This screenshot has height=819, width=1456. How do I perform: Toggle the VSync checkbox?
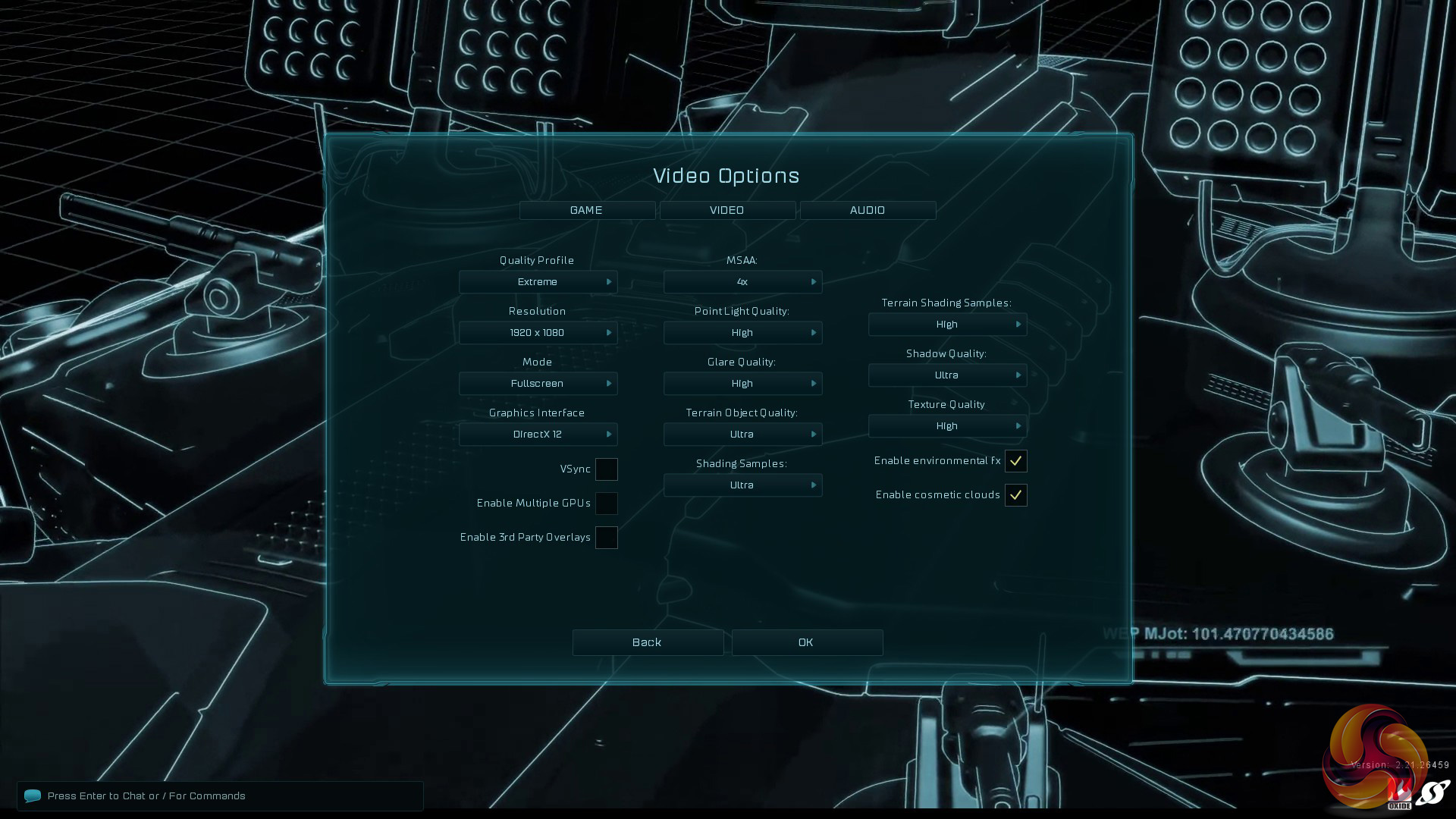(x=606, y=469)
